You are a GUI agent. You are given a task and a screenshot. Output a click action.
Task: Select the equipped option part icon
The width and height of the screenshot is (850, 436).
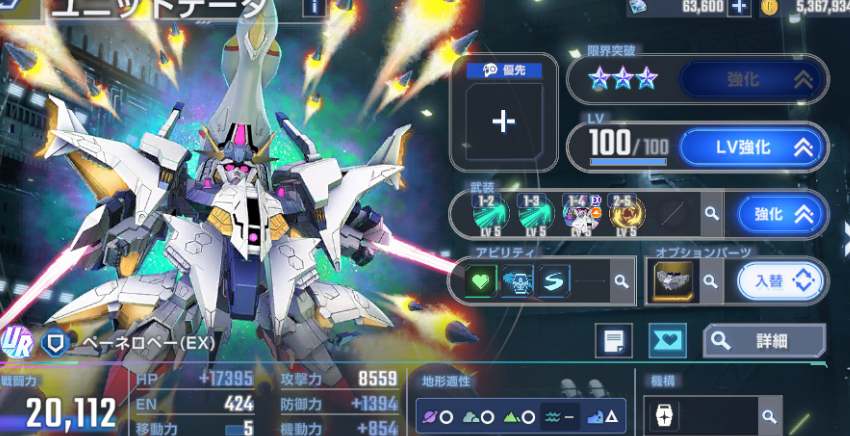672,282
